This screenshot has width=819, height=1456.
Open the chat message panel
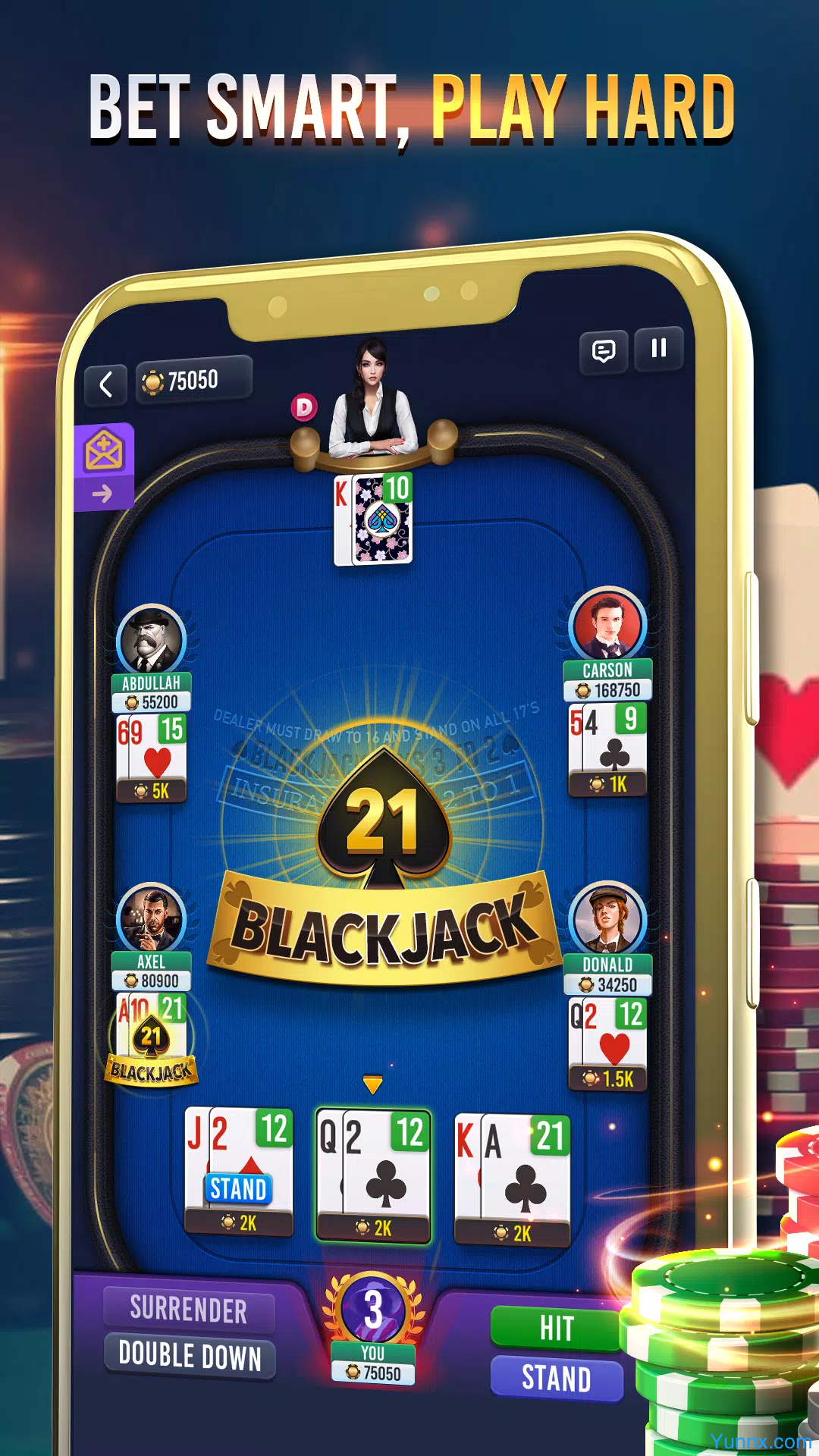tap(604, 352)
